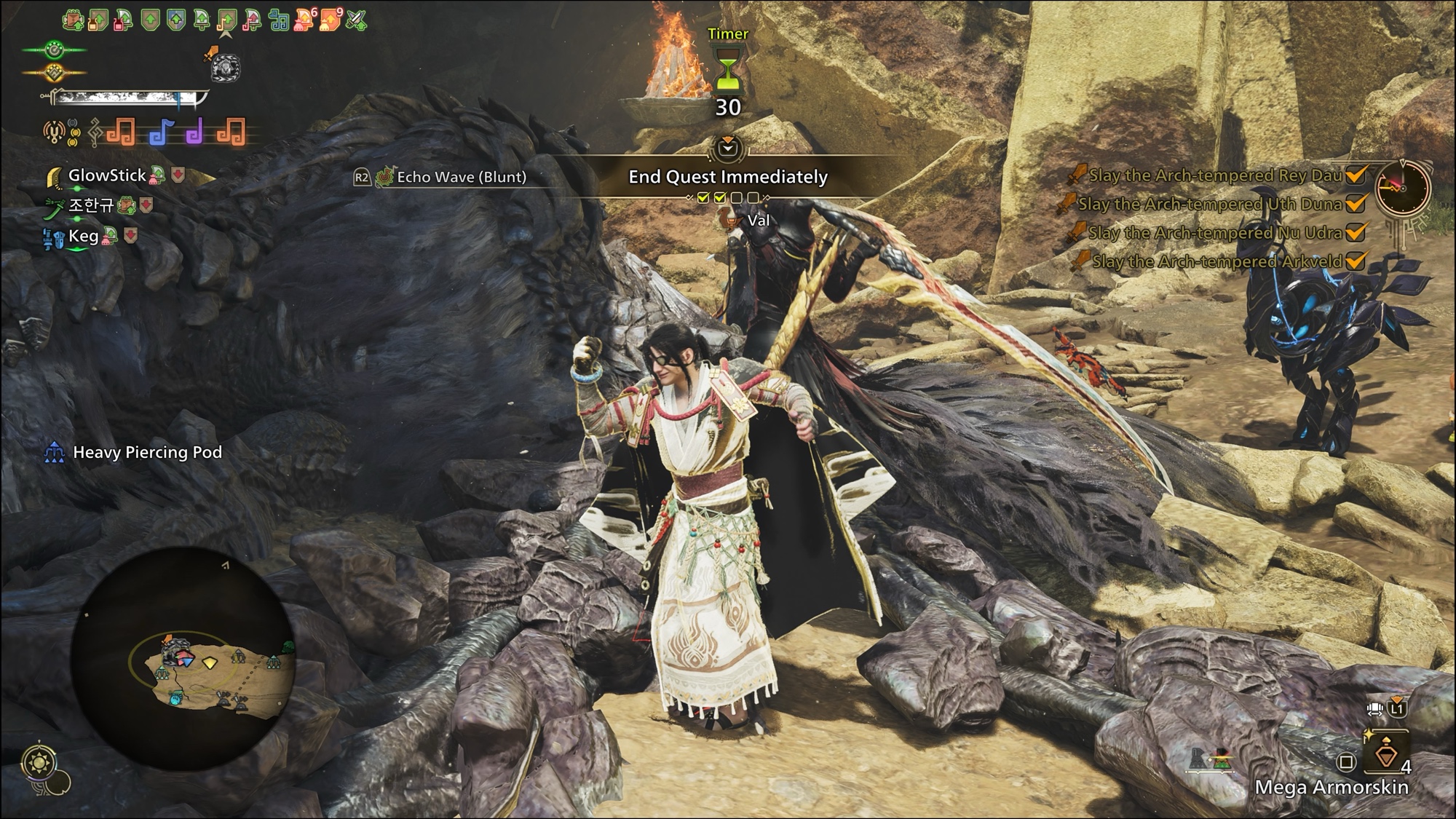Activate Echo Wave (Blunt) melody
The image size is (1456, 819).
pos(461,177)
